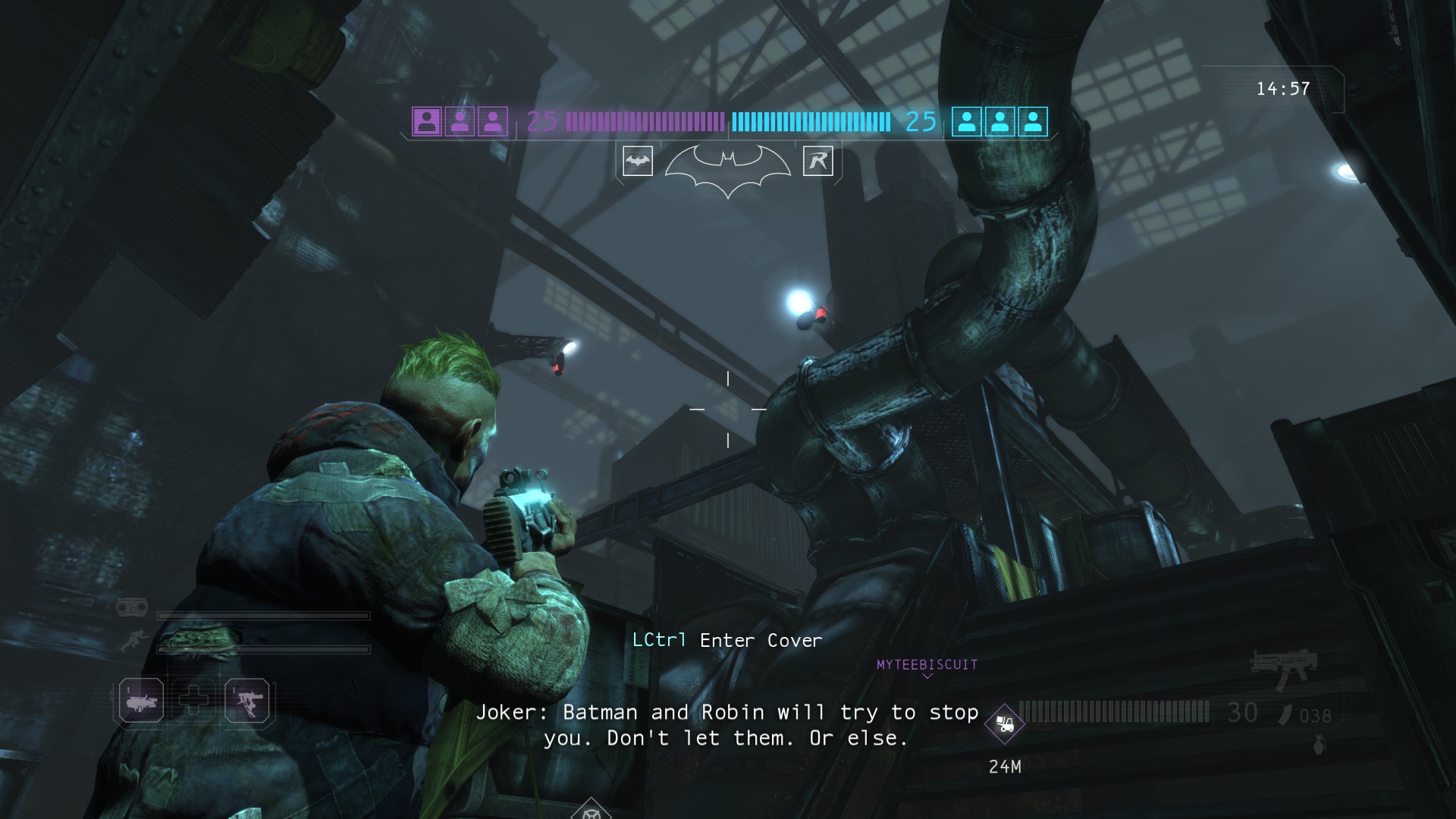Image resolution: width=1456 pixels, height=819 pixels.
Task: Click the Batman hero icon box
Action: point(638,161)
